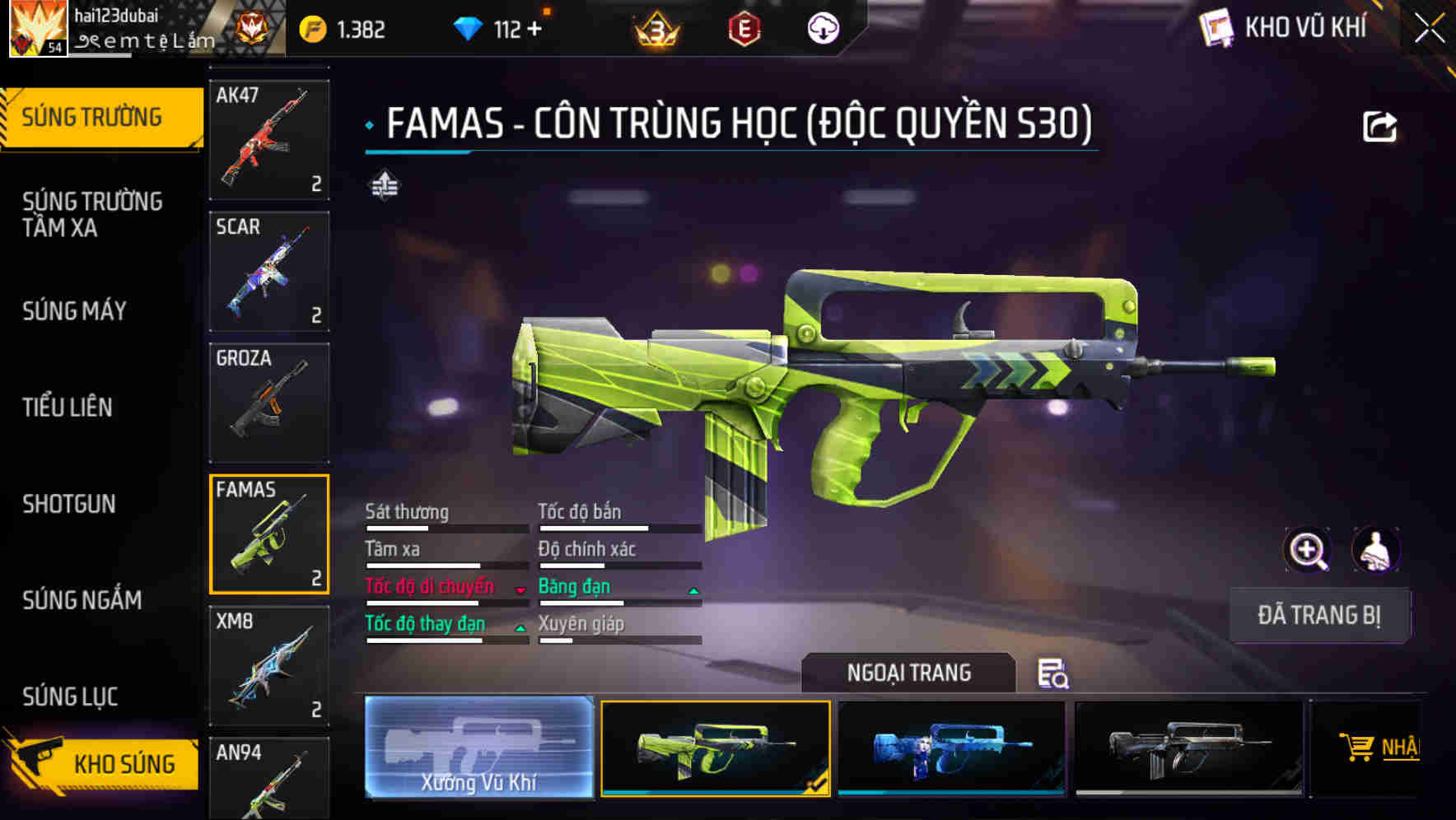Zoom in with the magnifier icon
The height and width of the screenshot is (820, 1456).
(1307, 550)
